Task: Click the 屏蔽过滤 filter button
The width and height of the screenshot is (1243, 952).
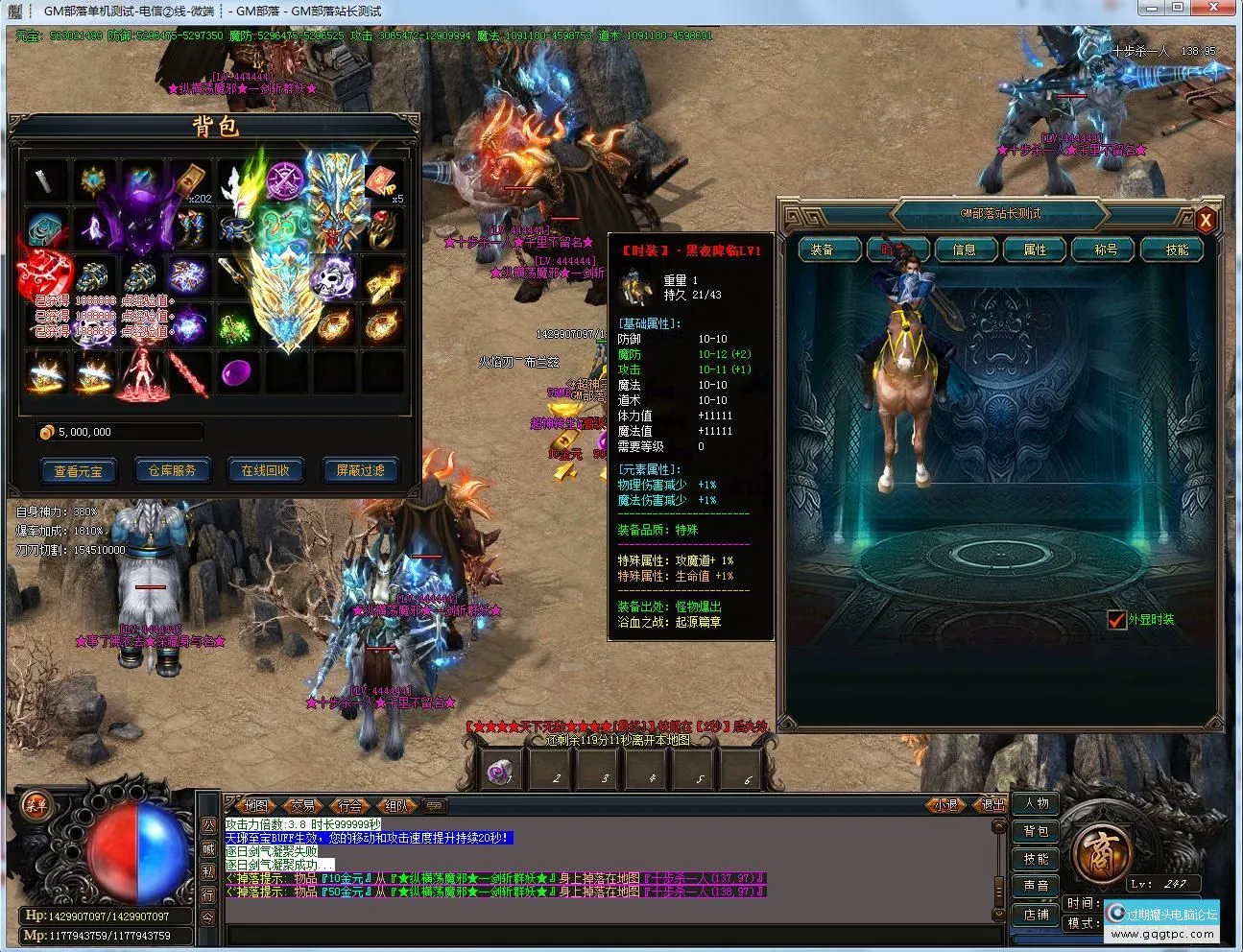Action: pos(360,470)
